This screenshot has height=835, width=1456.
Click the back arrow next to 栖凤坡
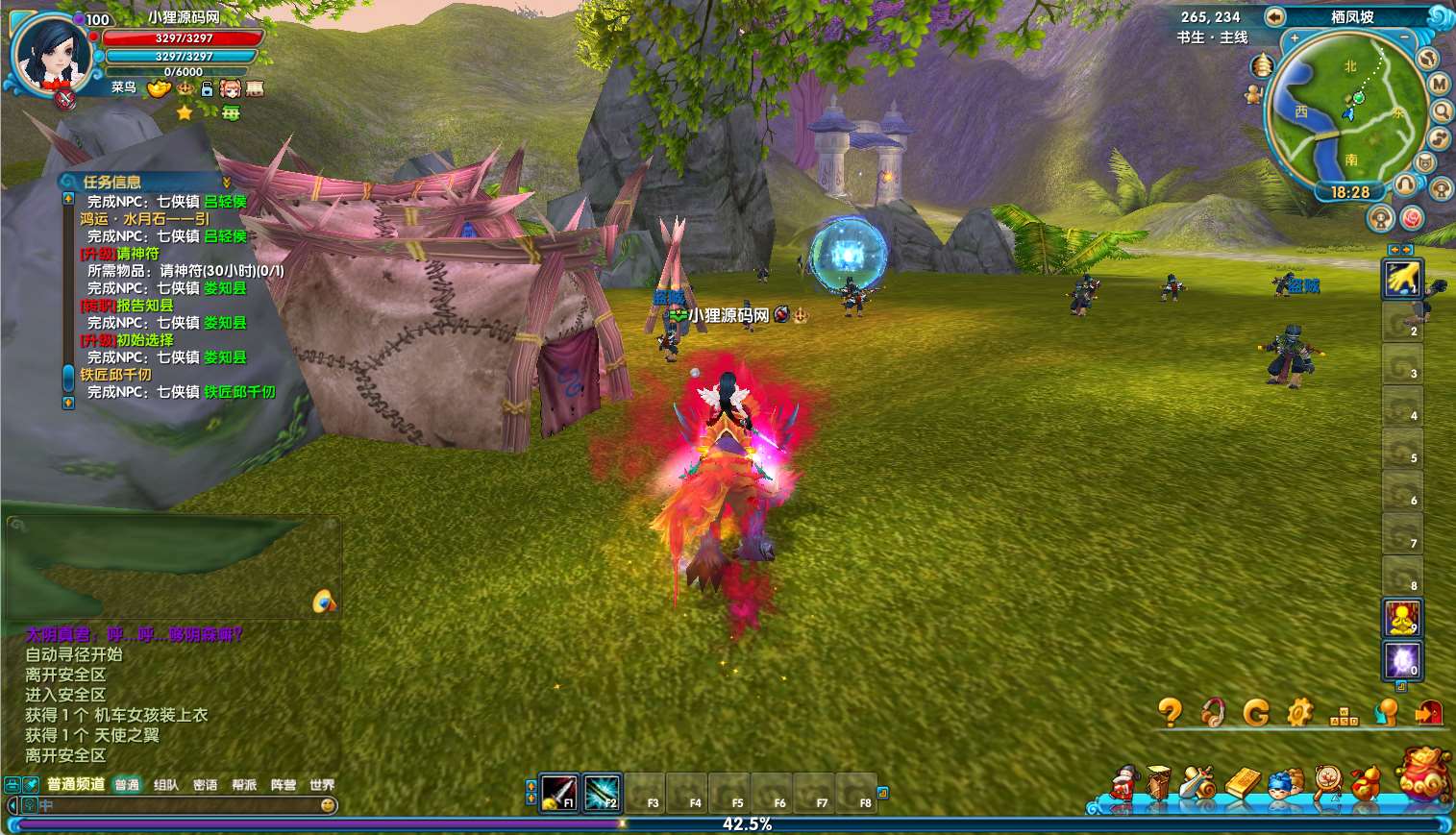point(1274,16)
